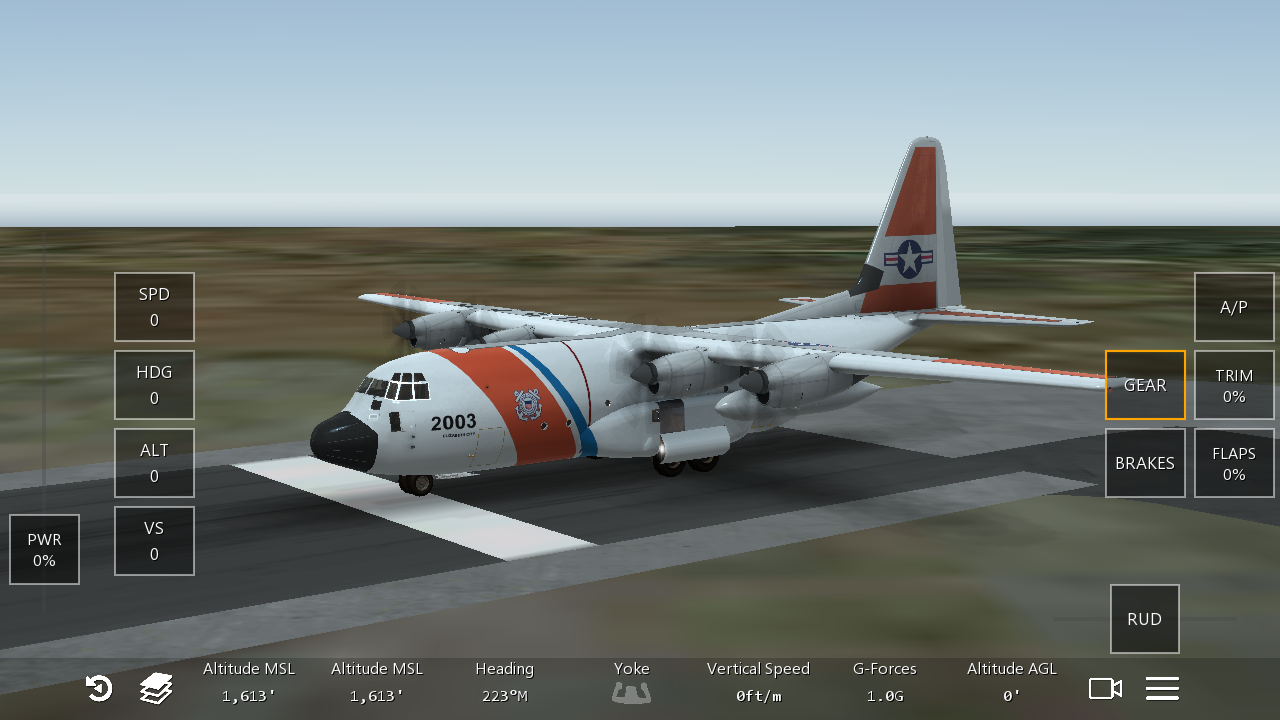Screen dimensions: 1280x720
Task: Activate the RUD rudder control
Action: click(1144, 619)
